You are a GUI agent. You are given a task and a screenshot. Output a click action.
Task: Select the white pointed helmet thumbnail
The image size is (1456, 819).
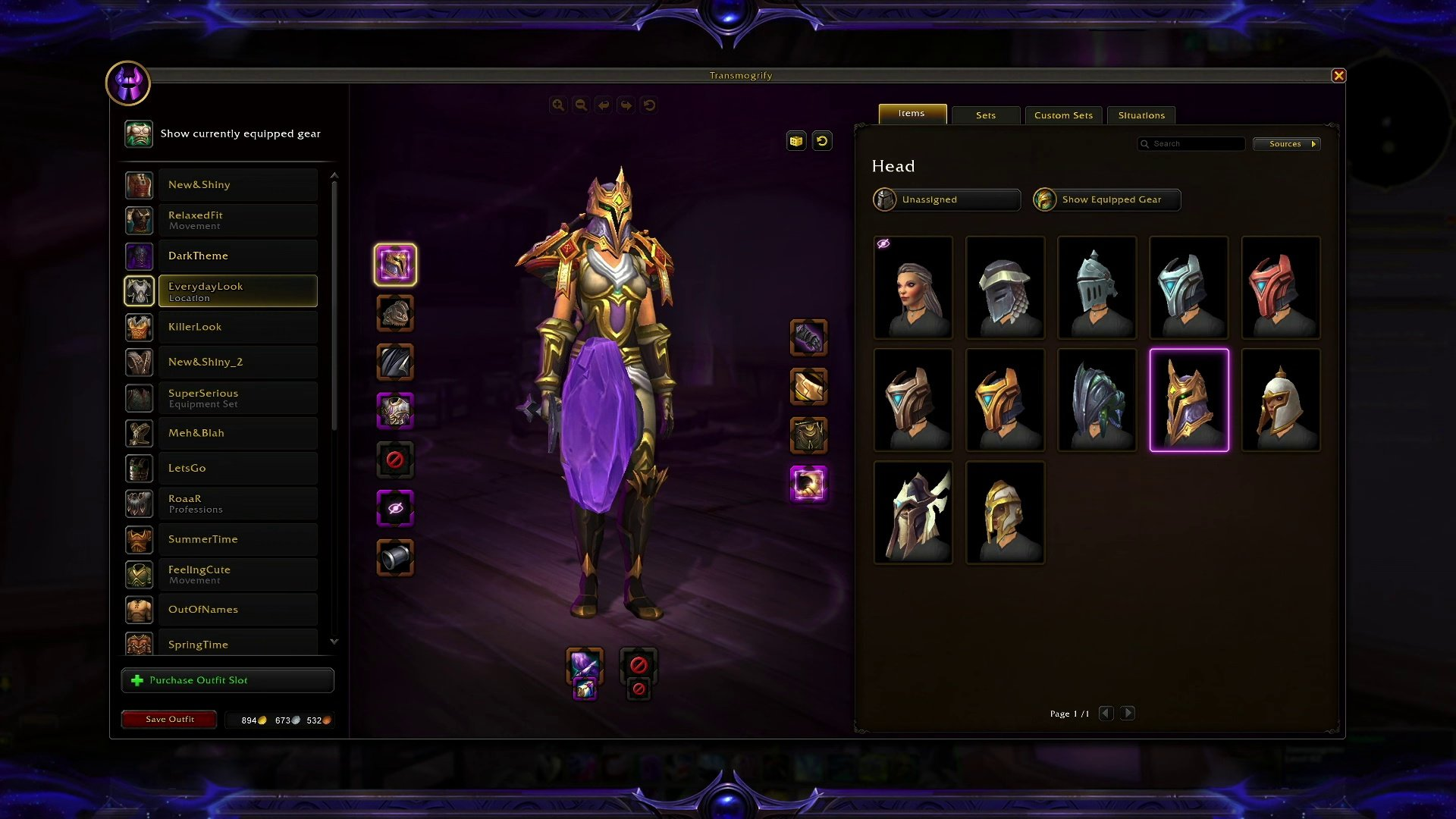pyautogui.click(x=1281, y=400)
